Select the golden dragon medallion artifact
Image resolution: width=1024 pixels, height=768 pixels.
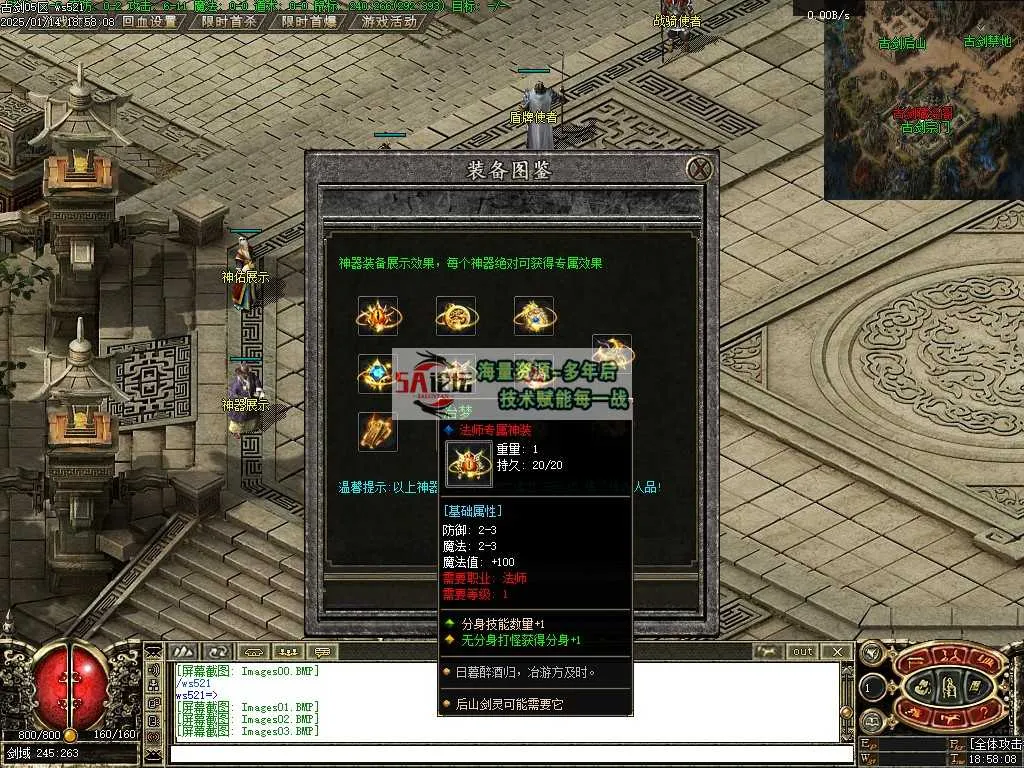tap(456, 316)
